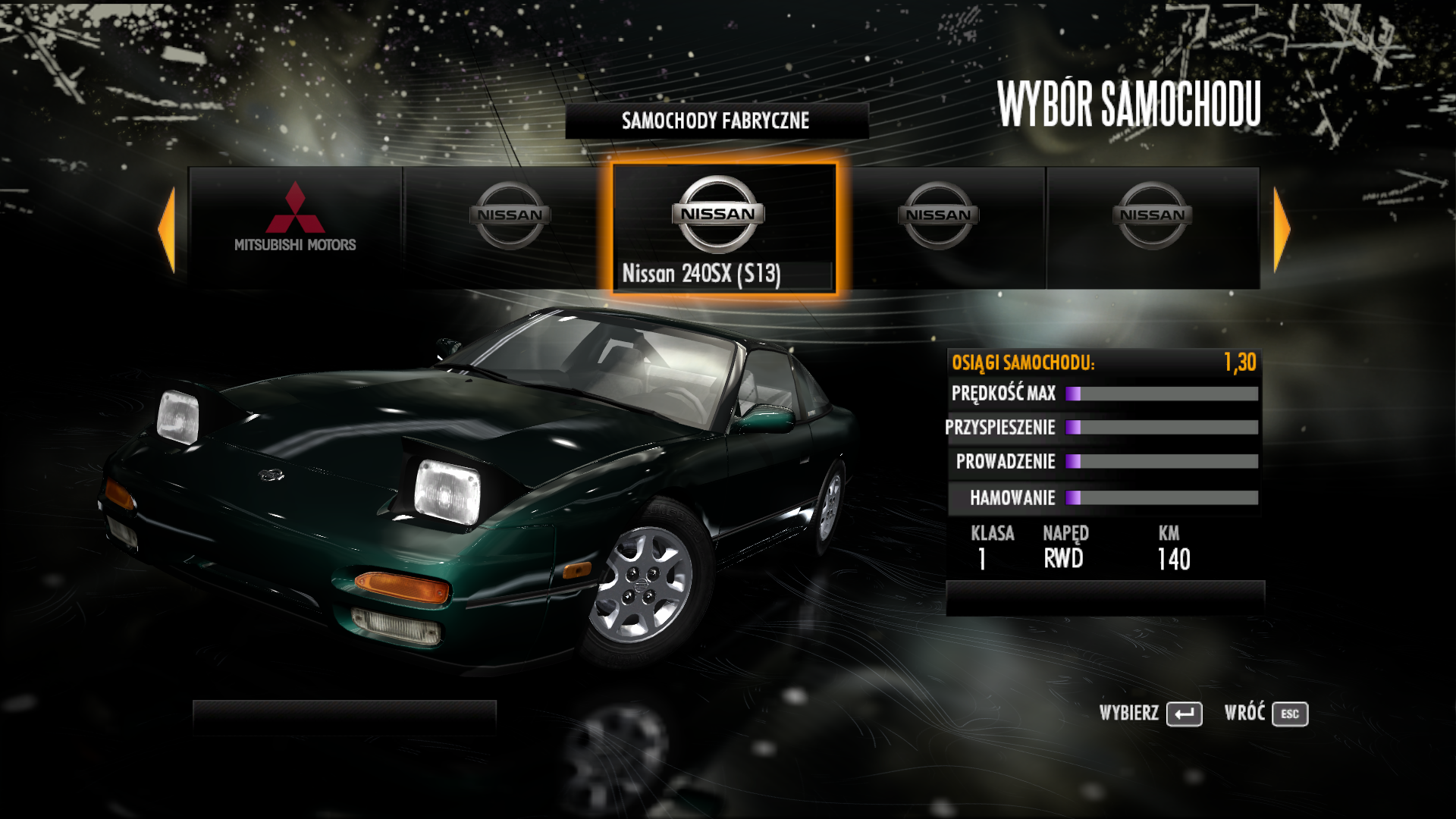
Task: Advance car list with right orange arrow
Action: (1281, 229)
